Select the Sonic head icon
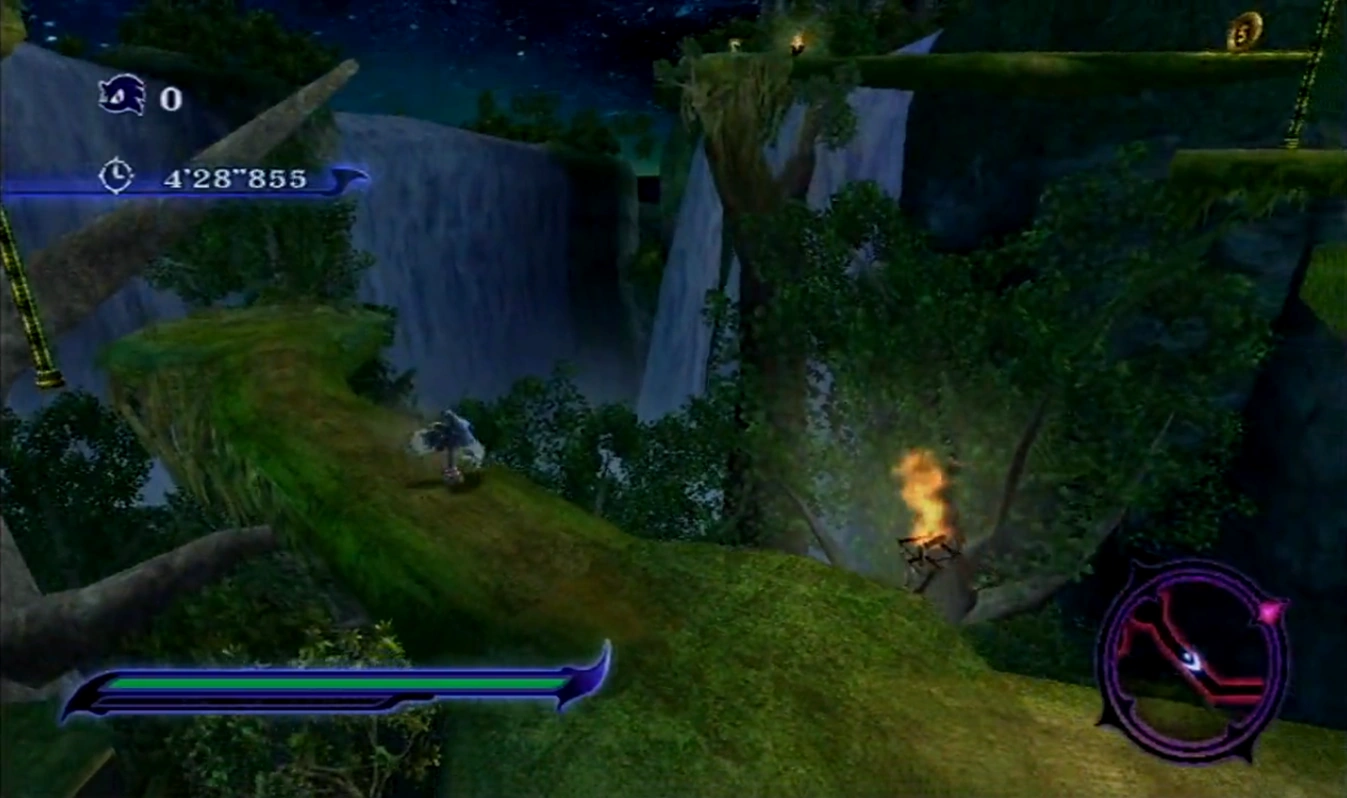Screen dimensions: 1347x798 (x=121, y=96)
